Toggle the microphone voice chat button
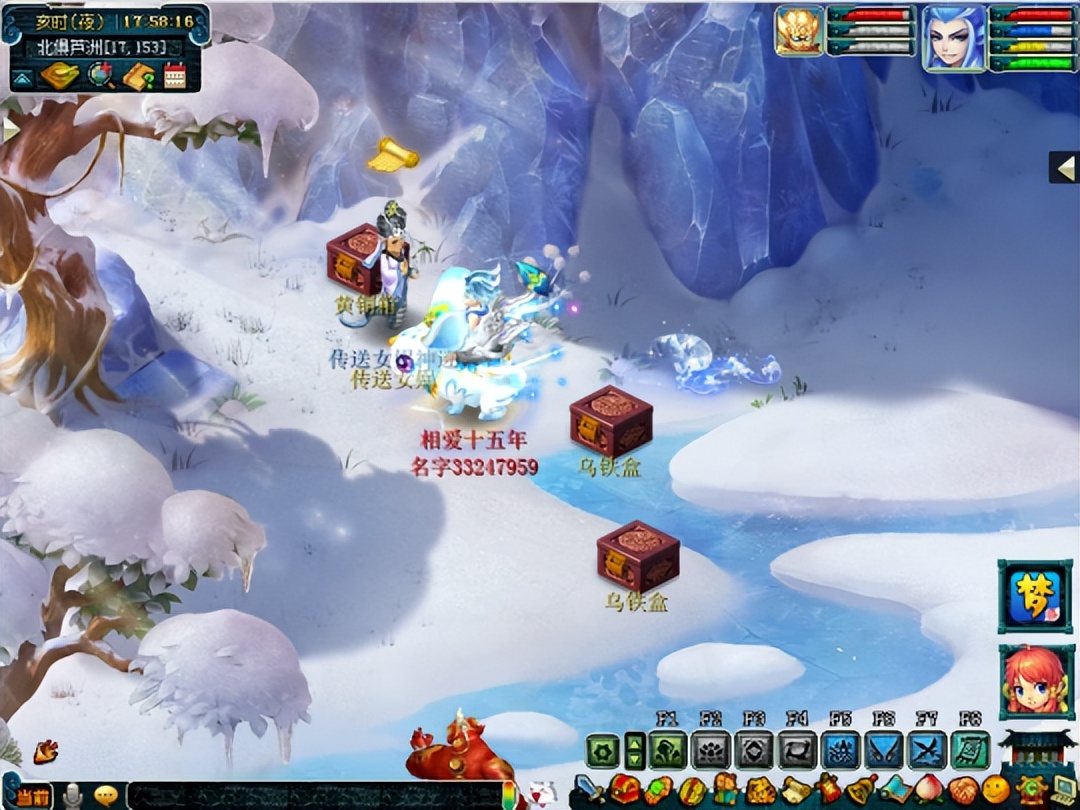This screenshot has width=1080, height=810. pyautogui.click(x=72, y=796)
